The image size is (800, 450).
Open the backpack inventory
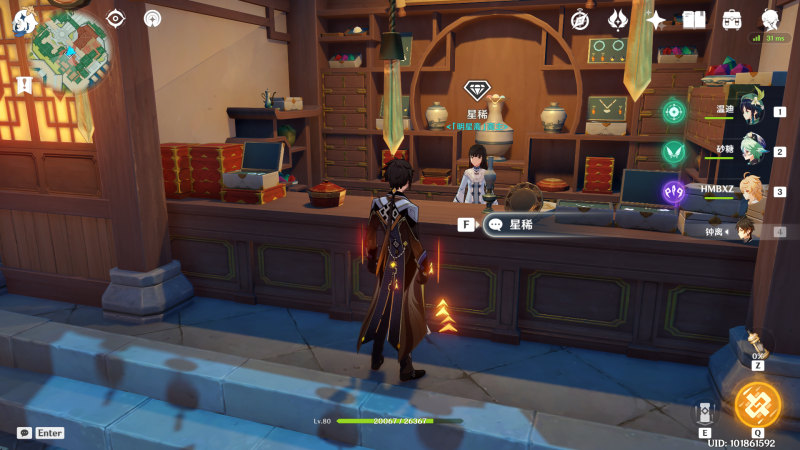(x=732, y=19)
